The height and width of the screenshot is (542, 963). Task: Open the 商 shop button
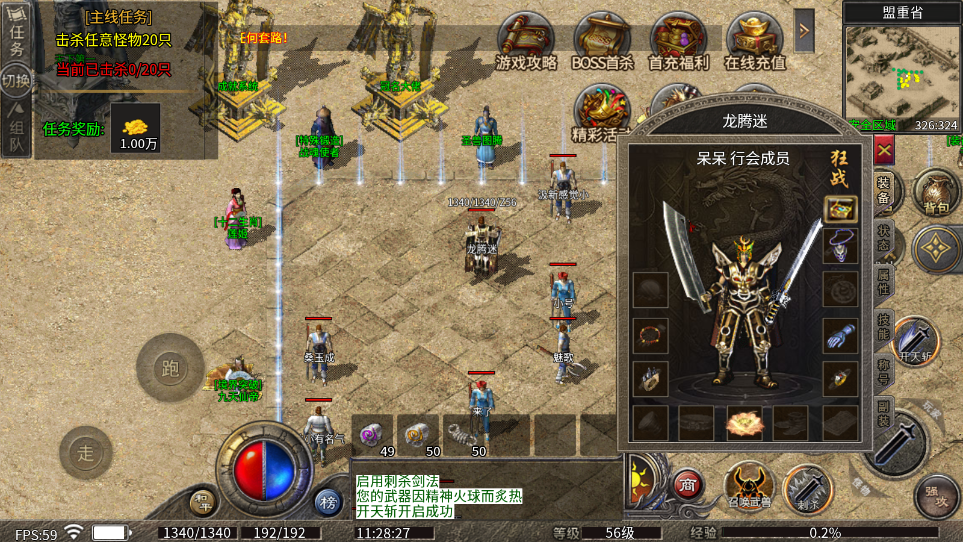tap(686, 484)
